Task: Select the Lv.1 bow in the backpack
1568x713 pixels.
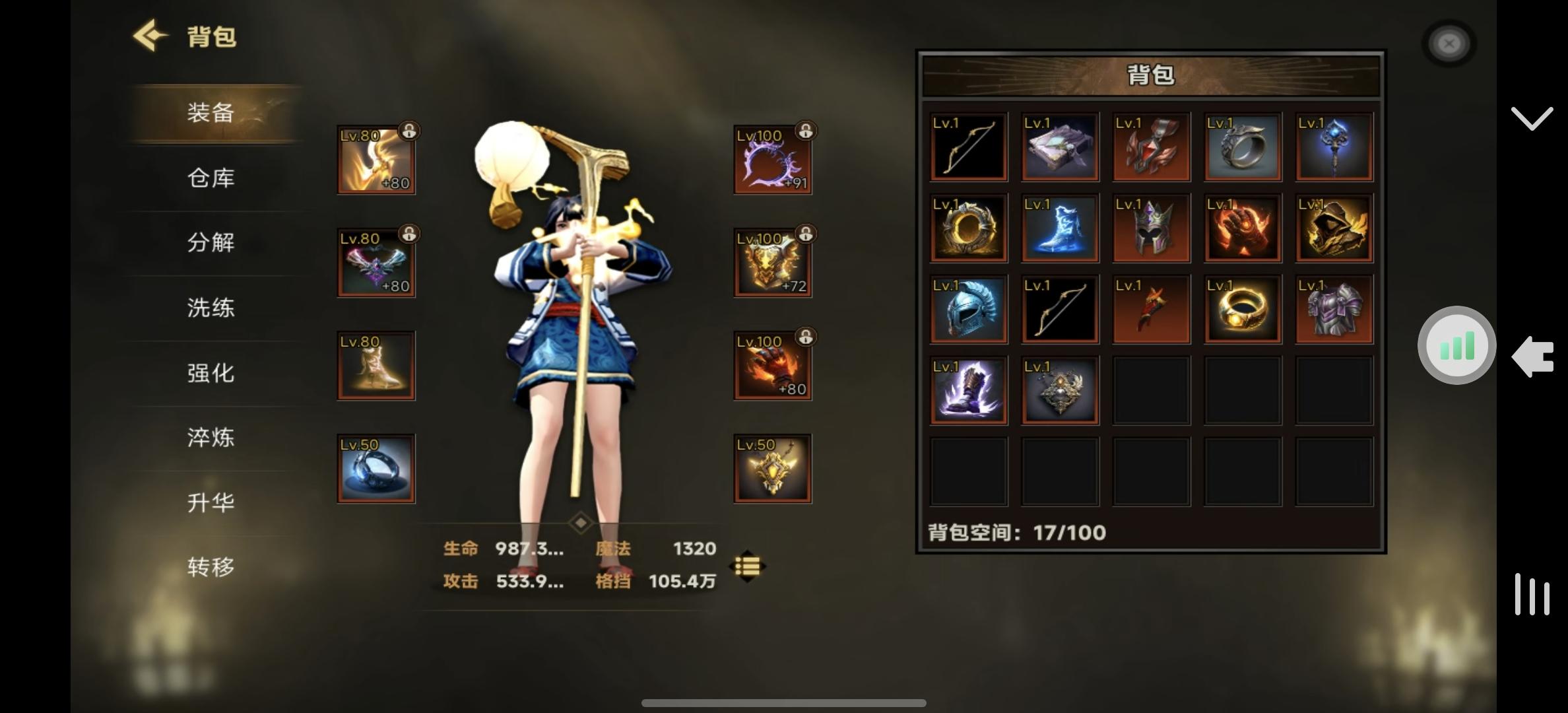Action: pyautogui.click(x=967, y=146)
